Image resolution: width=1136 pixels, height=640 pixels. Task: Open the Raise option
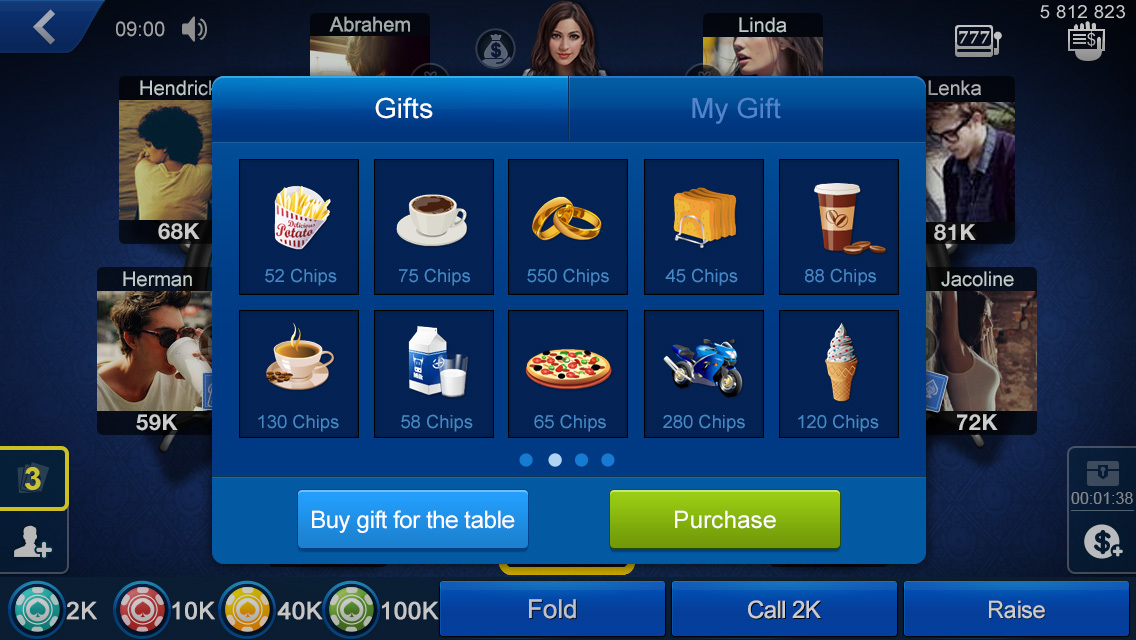pos(1016,609)
